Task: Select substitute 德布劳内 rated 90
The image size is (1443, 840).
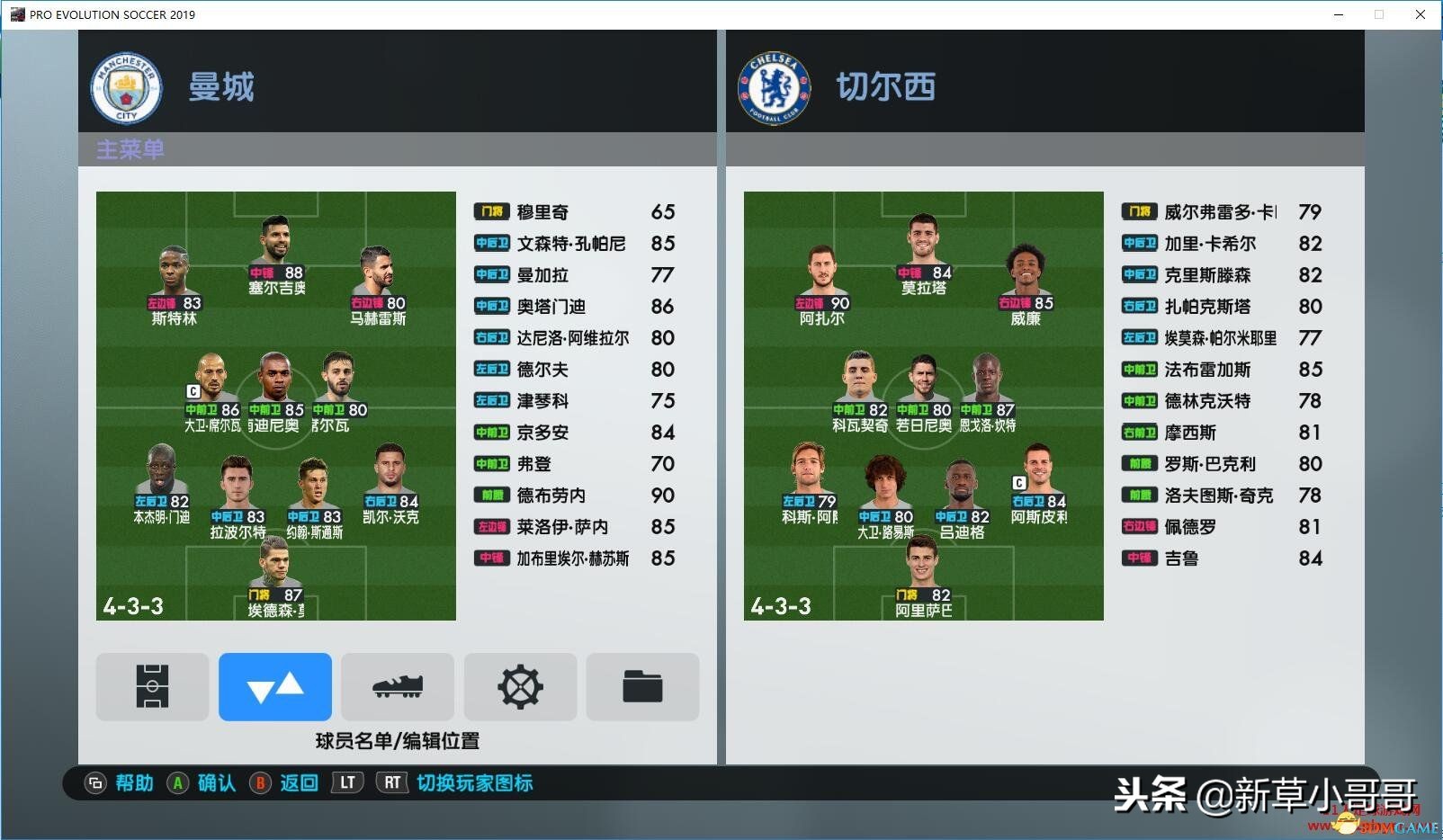Action: tap(574, 496)
